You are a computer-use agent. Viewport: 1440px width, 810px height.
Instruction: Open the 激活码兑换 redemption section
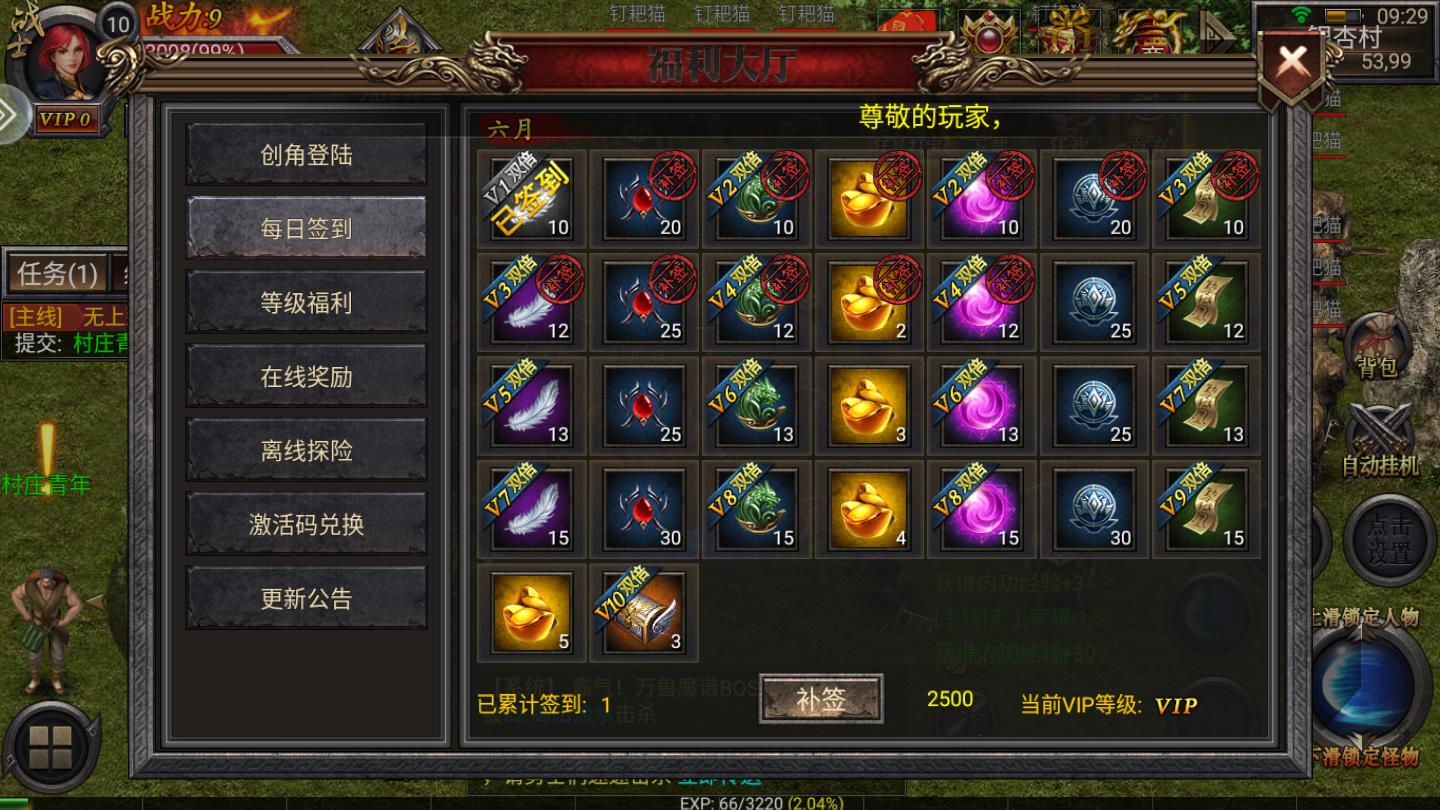[305, 521]
